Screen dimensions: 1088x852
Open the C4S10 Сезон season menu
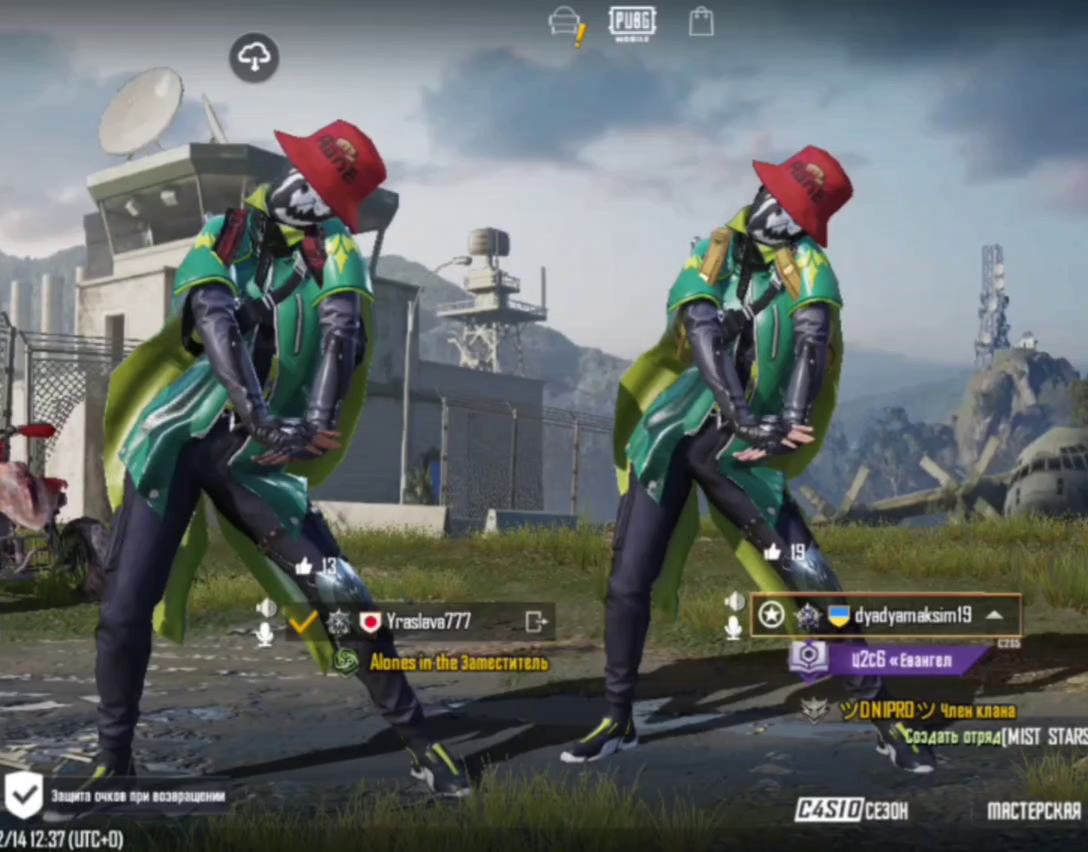852,810
